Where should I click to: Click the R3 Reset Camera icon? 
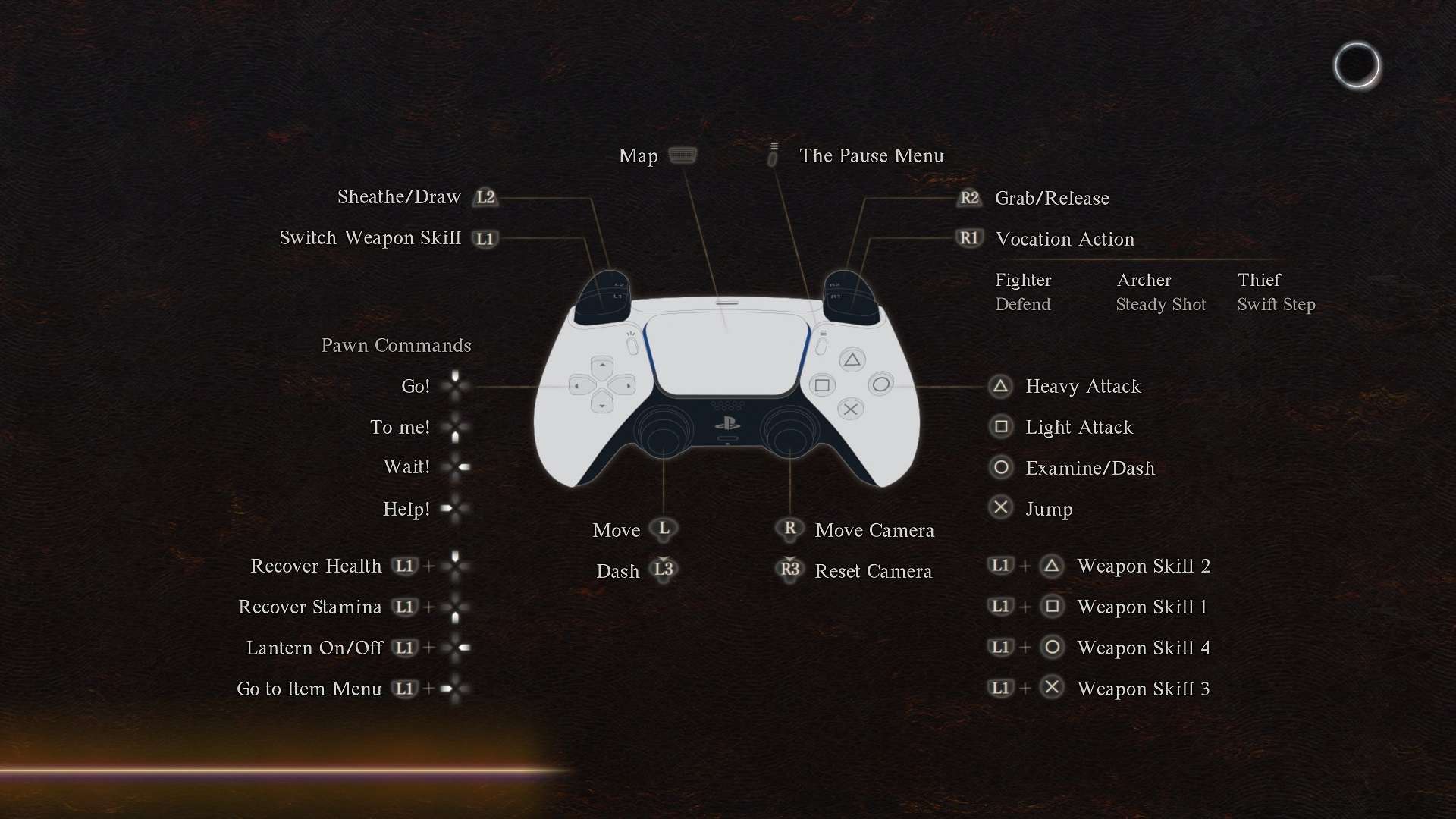pos(789,570)
